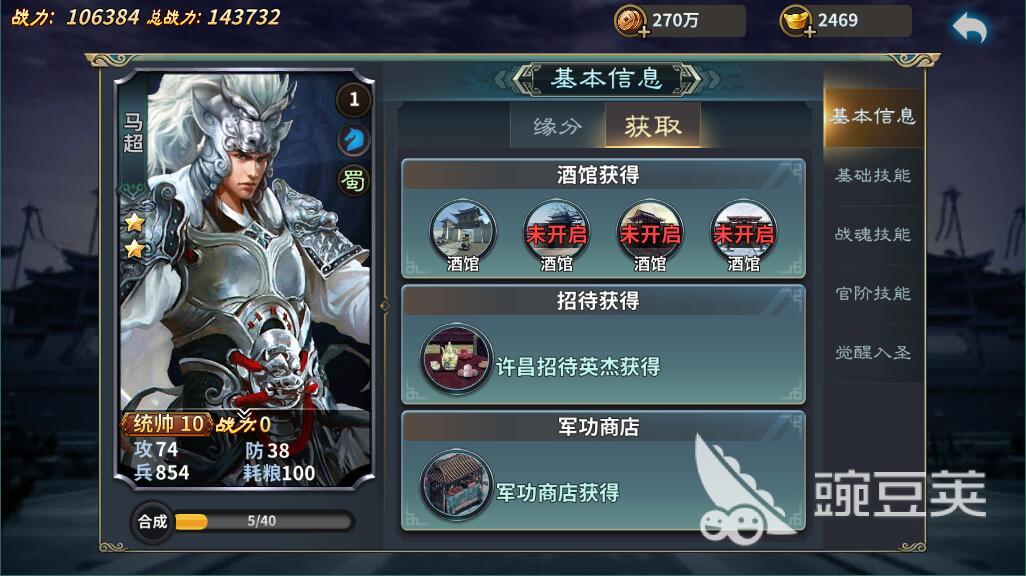This screenshot has height=576, width=1026.
Task: Tap the 合成 synthesis button
Action: click(153, 521)
